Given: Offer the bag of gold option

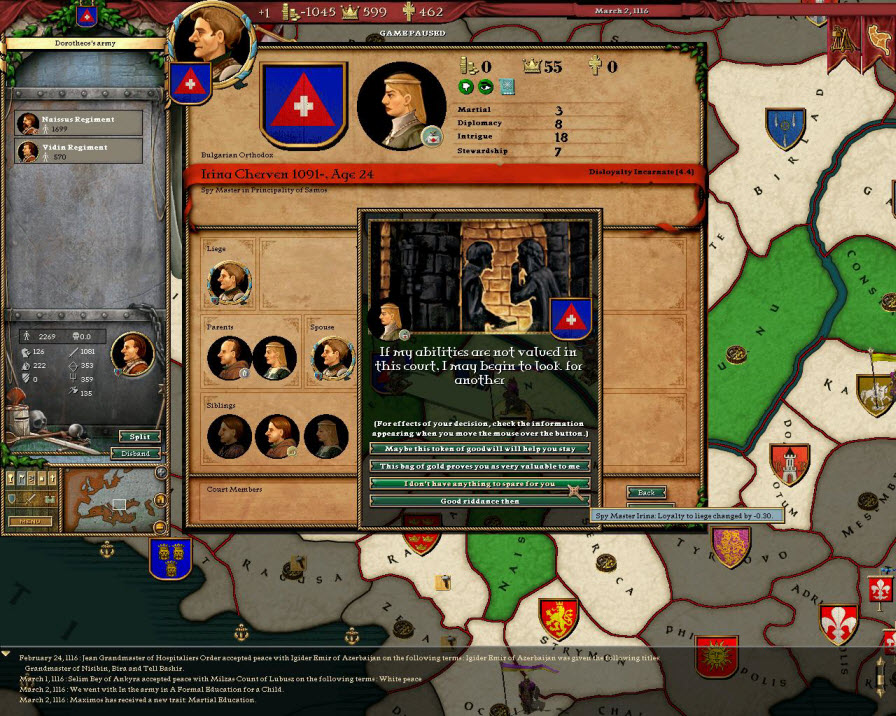Looking at the screenshot, I should tap(481, 466).
